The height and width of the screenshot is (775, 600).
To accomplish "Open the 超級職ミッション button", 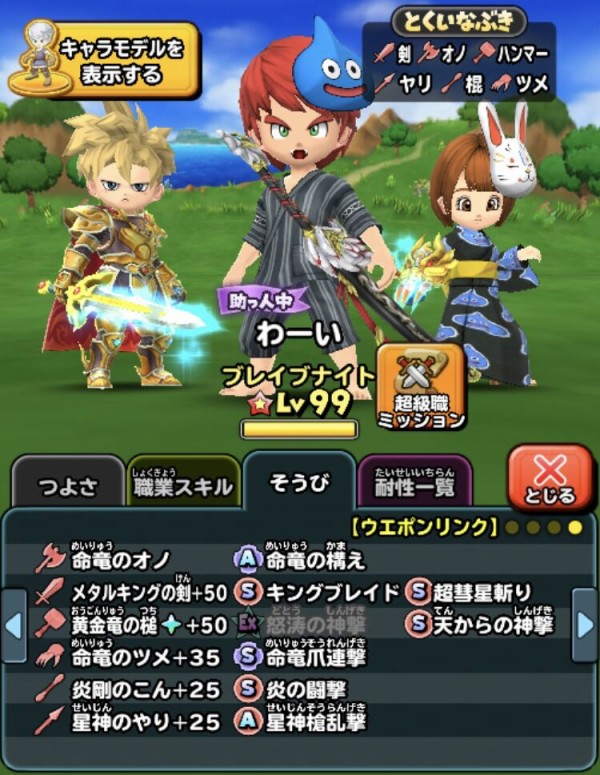I will [x=421, y=387].
